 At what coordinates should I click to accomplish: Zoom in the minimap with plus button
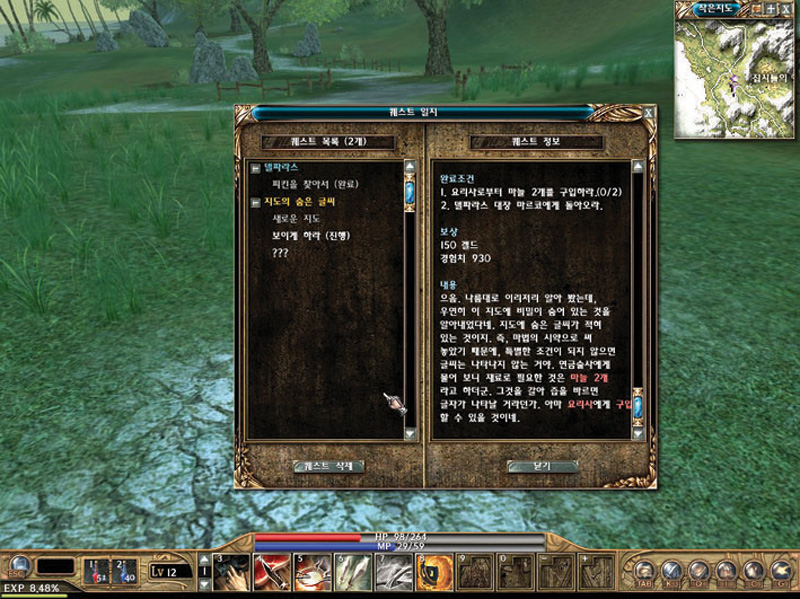[x=771, y=9]
